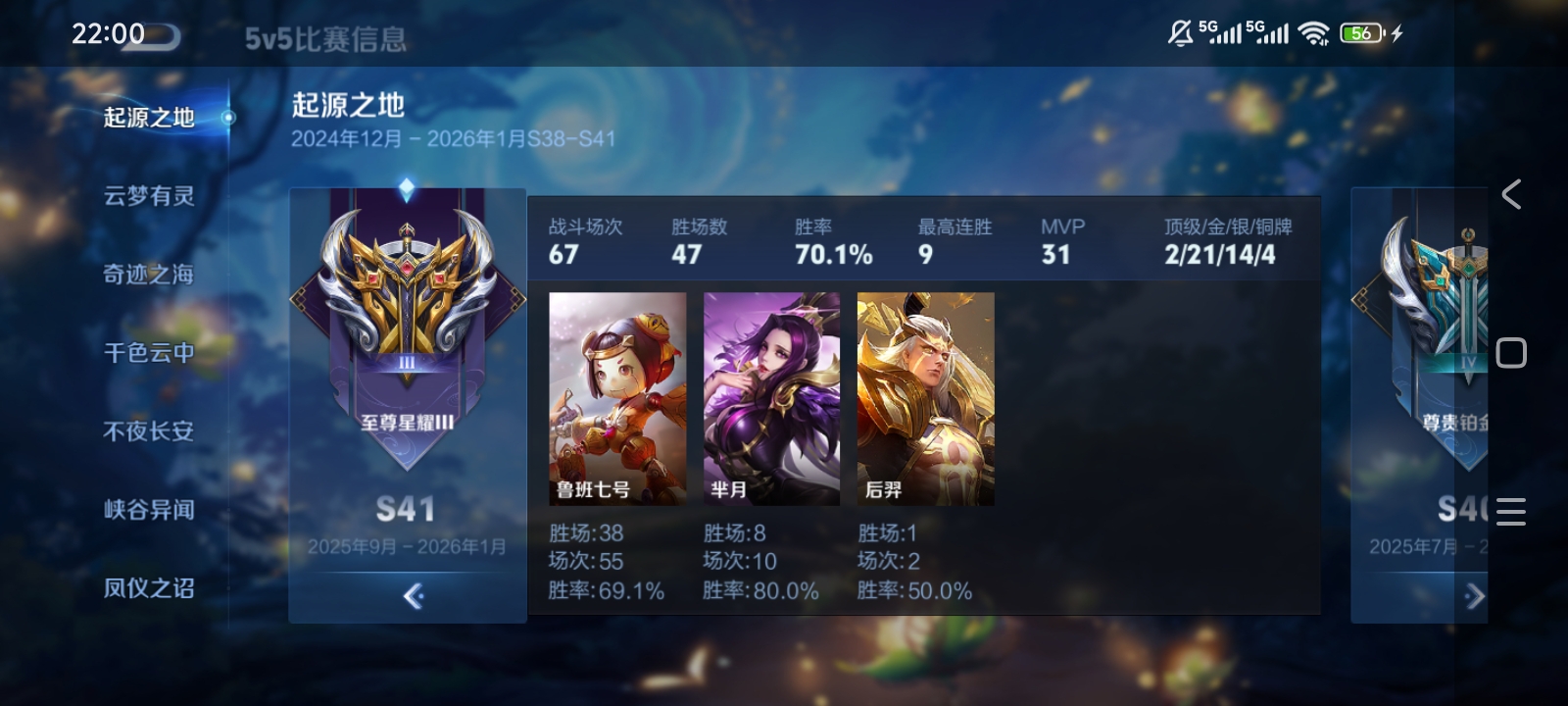Select the 芈月 hero portrait
The image size is (1568, 706).
(771, 399)
